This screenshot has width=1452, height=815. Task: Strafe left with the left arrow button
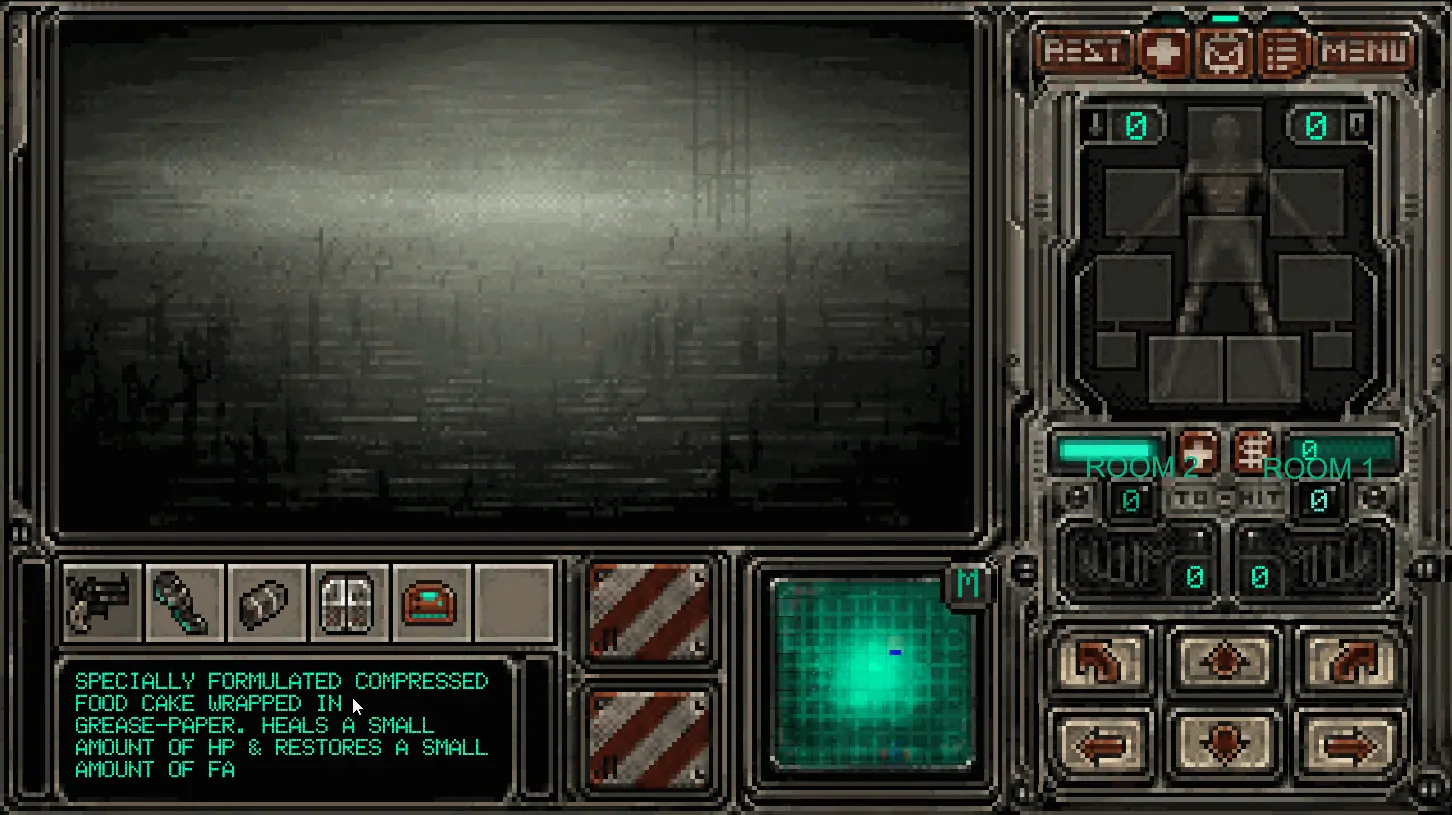pyautogui.click(x=1100, y=744)
